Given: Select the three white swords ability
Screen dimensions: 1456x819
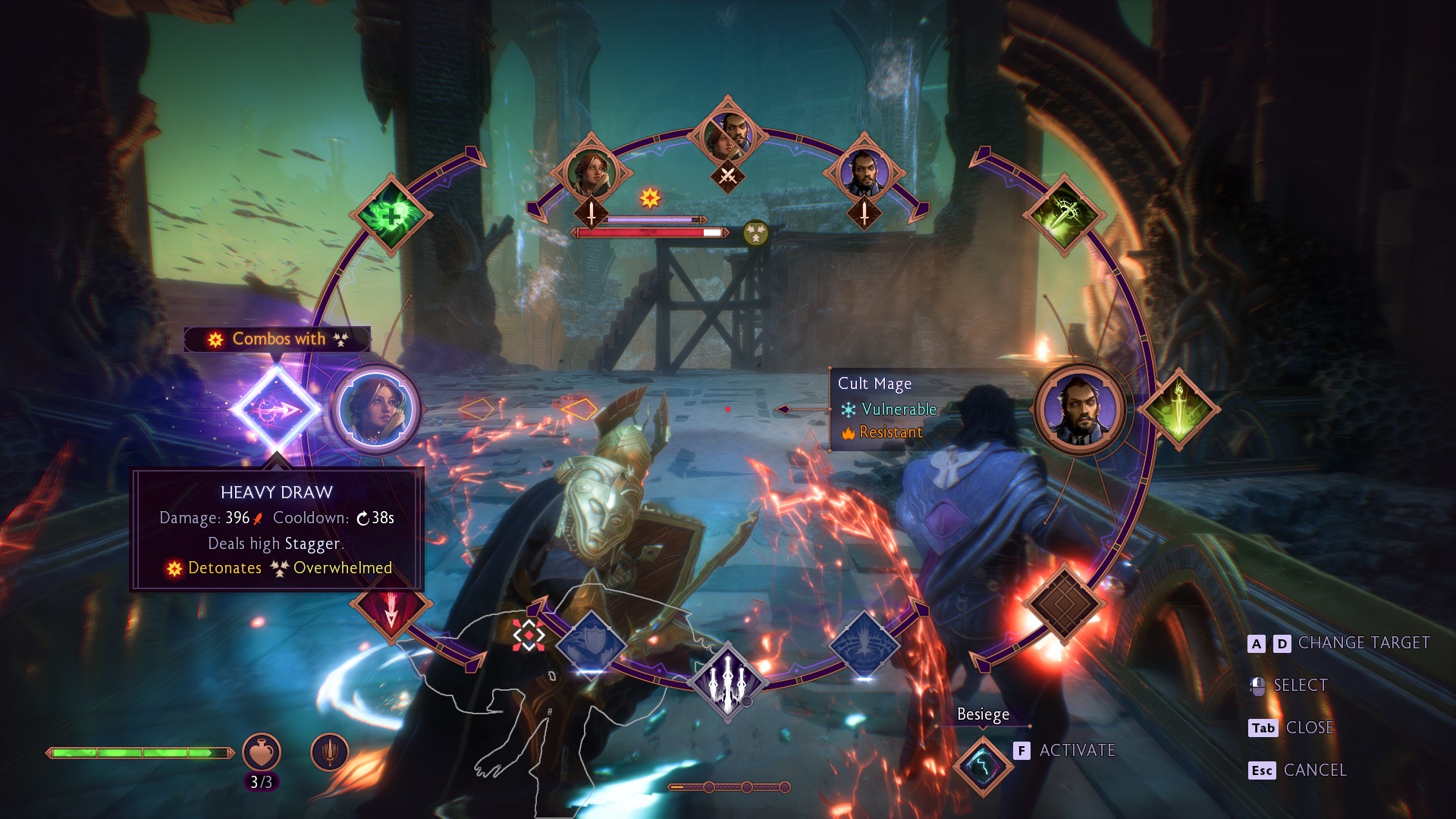Looking at the screenshot, I should 728,680.
